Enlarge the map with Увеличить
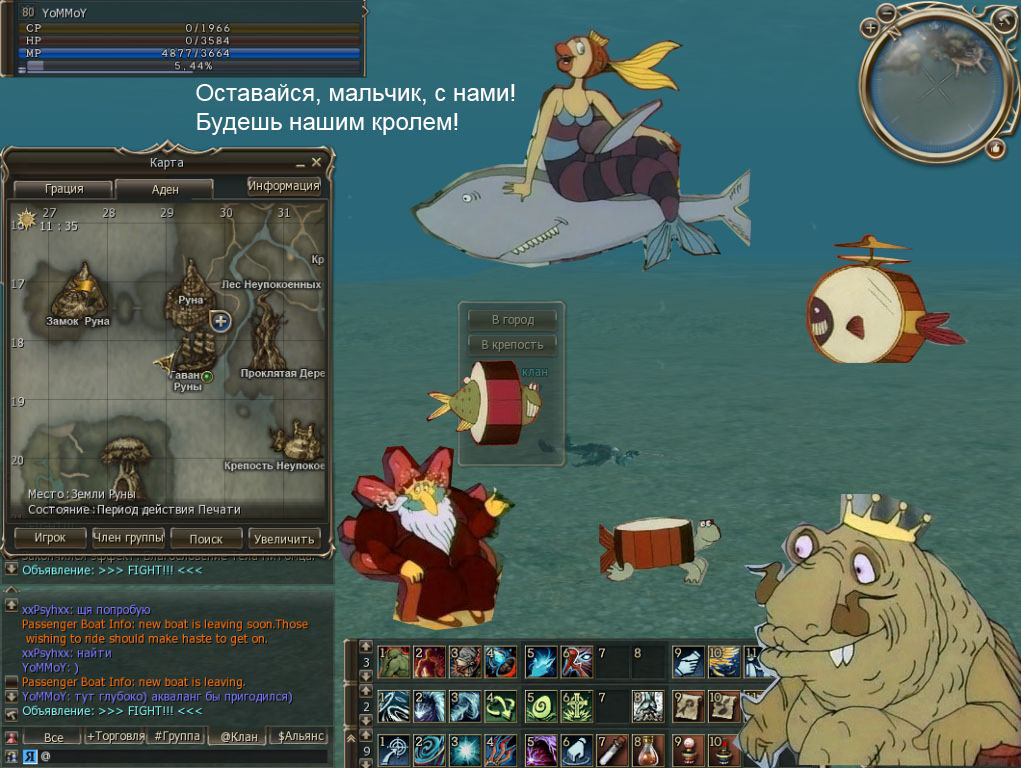Image resolution: width=1021 pixels, height=768 pixels. click(284, 538)
